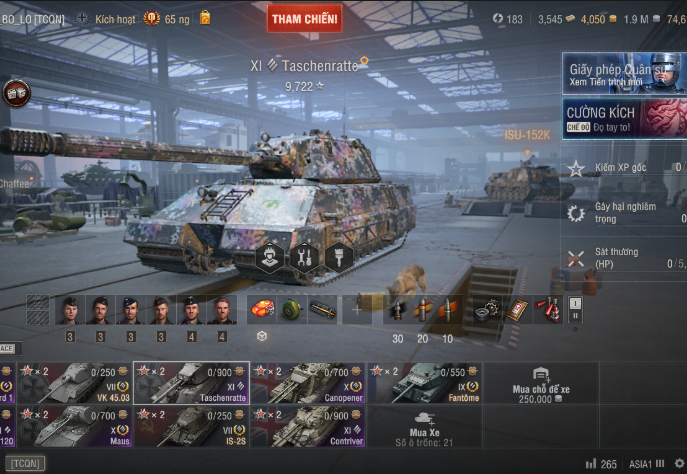This screenshot has height=474, width=687.
Task: Open the Giấy phép Quân sự banner
Action: [x=624, y=75]
